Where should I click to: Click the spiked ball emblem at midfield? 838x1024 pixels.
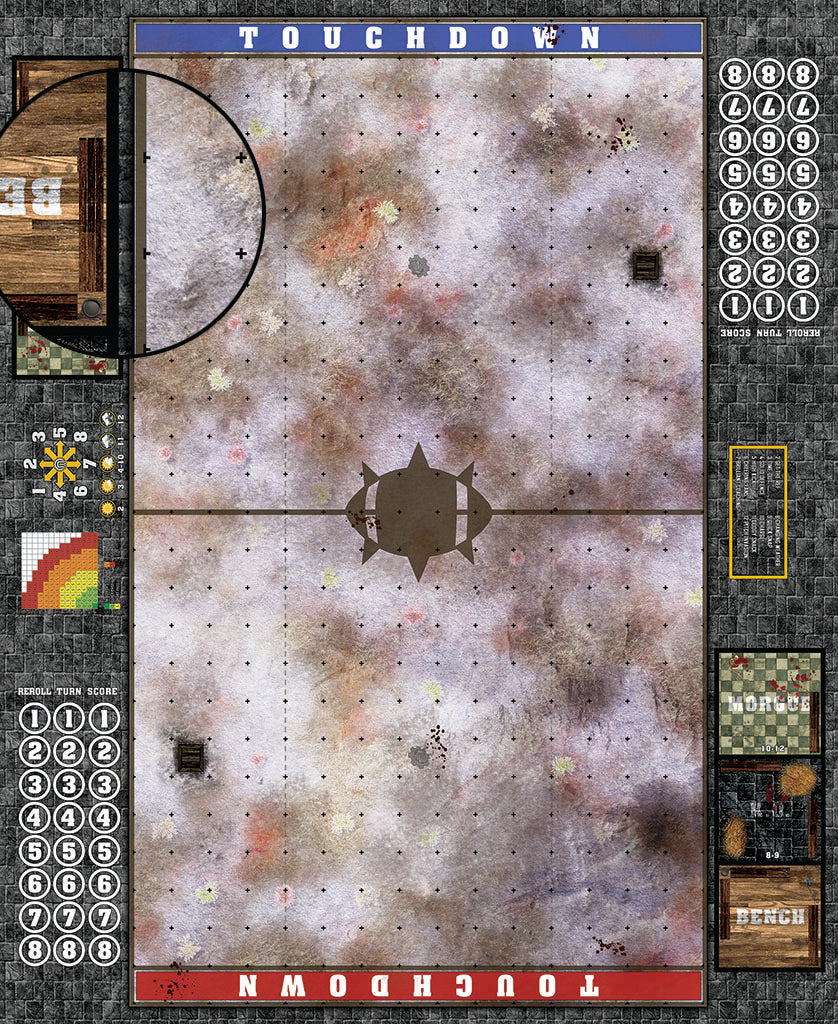pyautogui.click(x=418, y=511)
